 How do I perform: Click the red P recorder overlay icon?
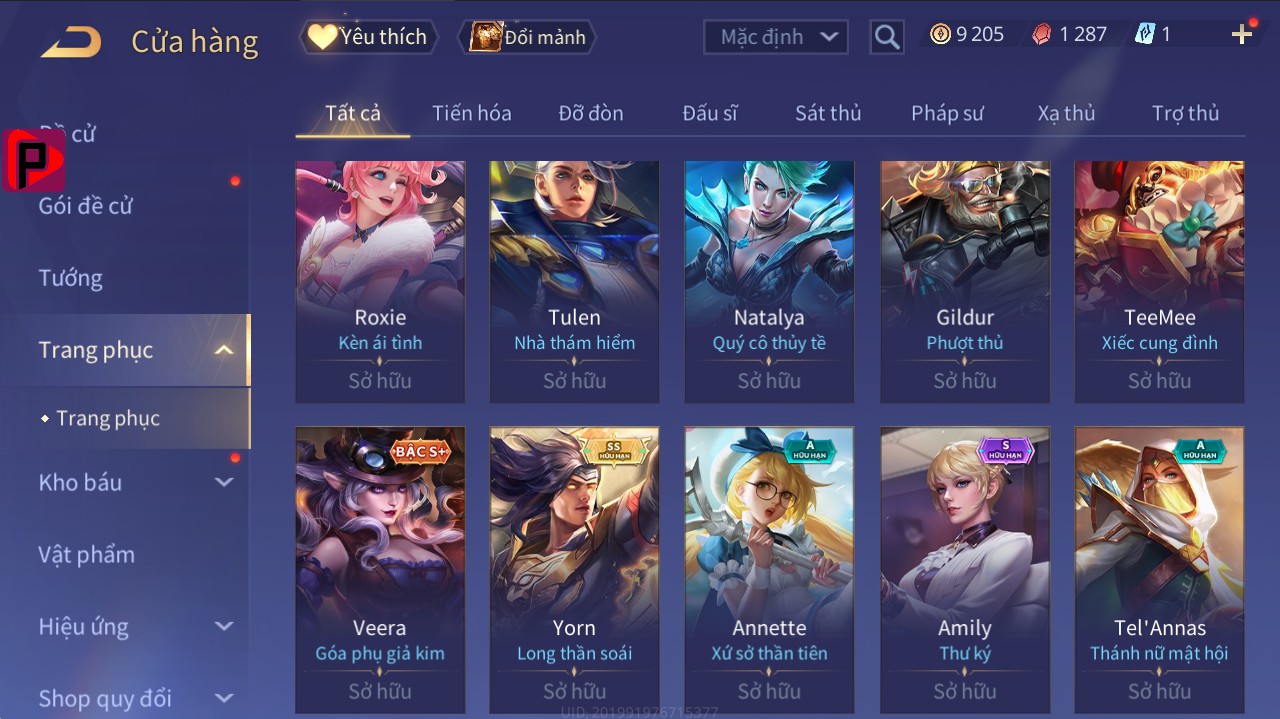click(x=34, y=160)
